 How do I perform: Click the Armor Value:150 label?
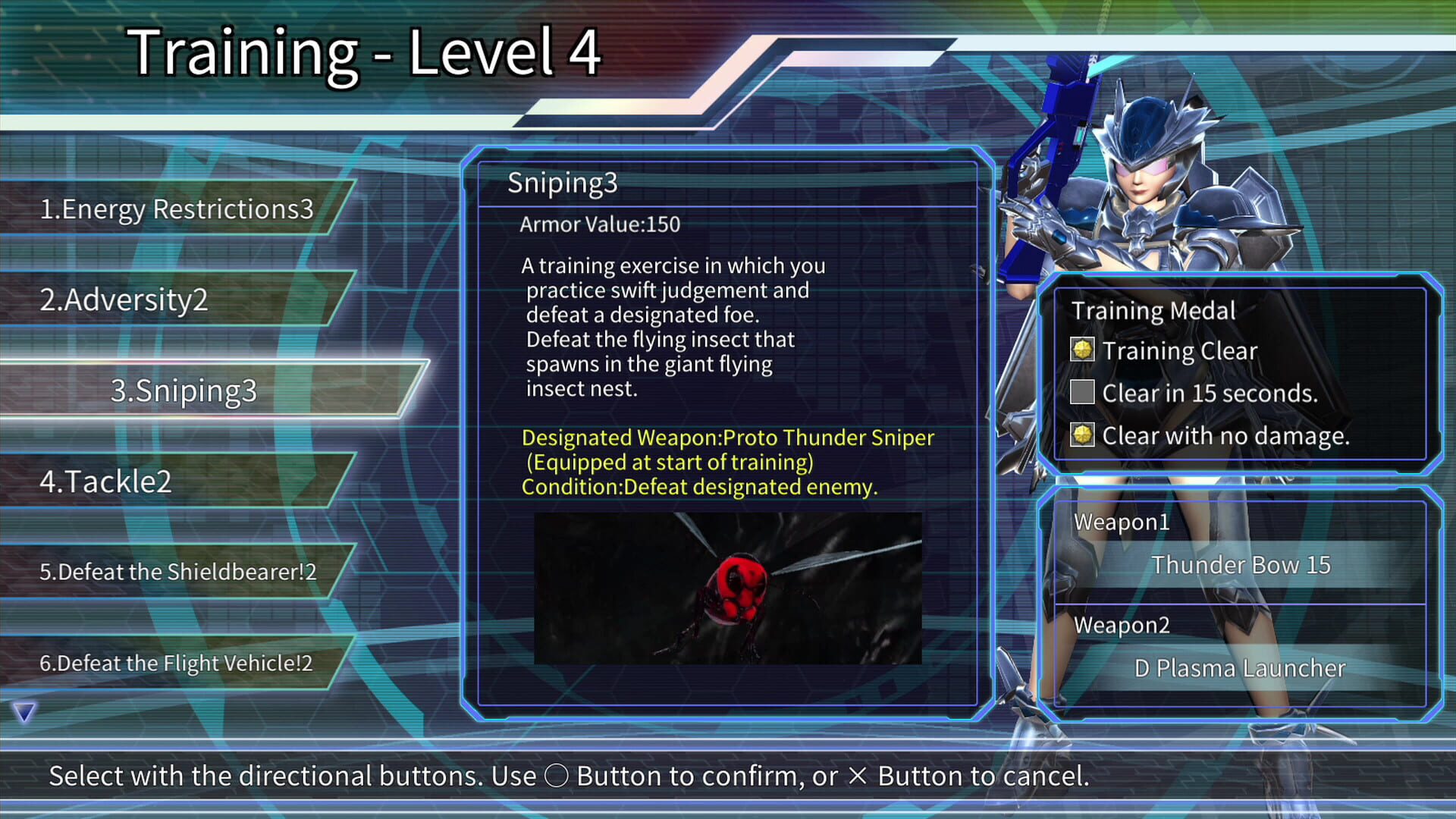pos(600,224)
